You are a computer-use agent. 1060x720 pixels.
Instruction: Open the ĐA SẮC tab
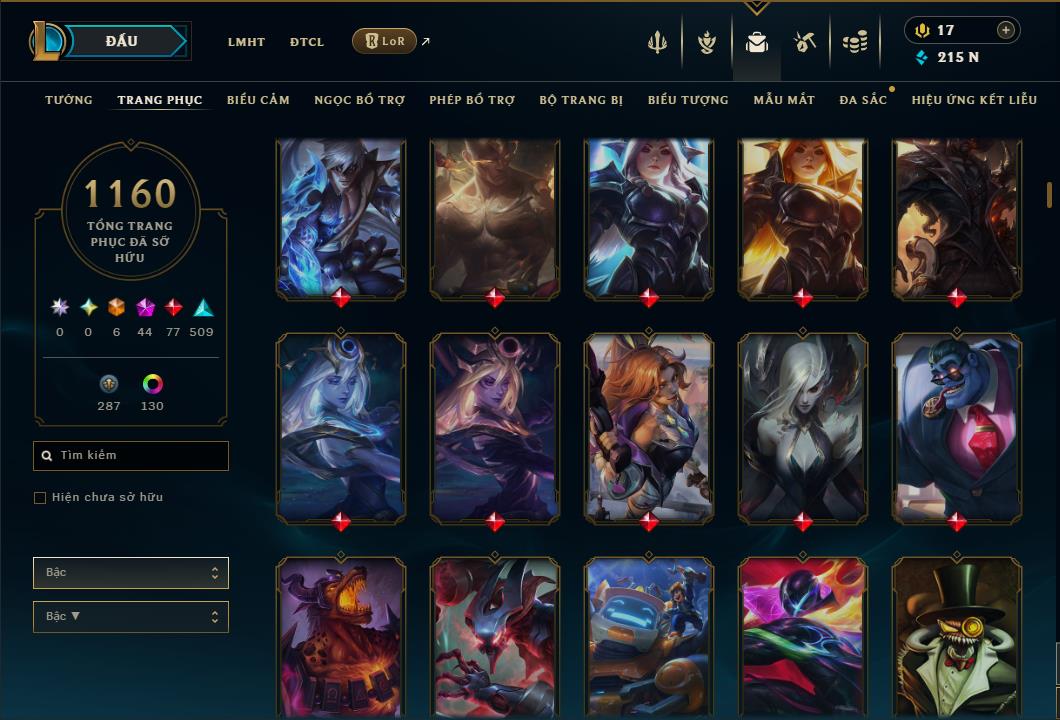coord(863,100)
